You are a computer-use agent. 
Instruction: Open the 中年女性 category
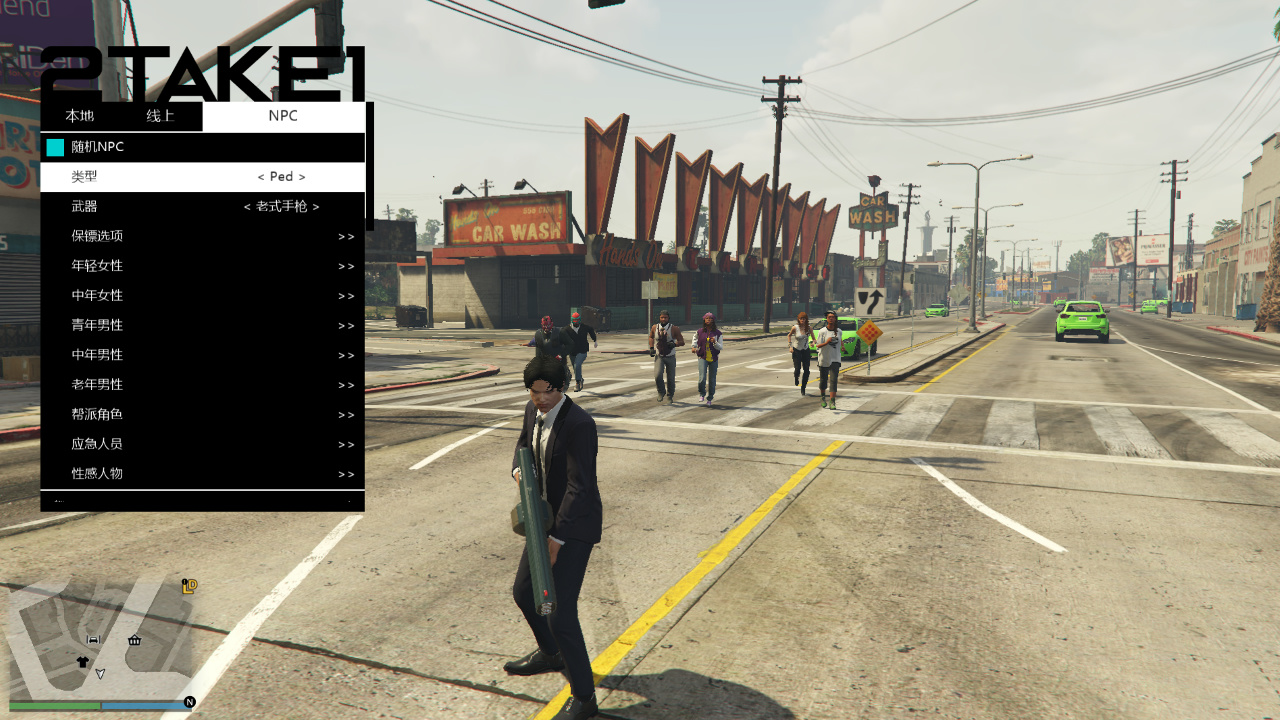coord(202,296)
